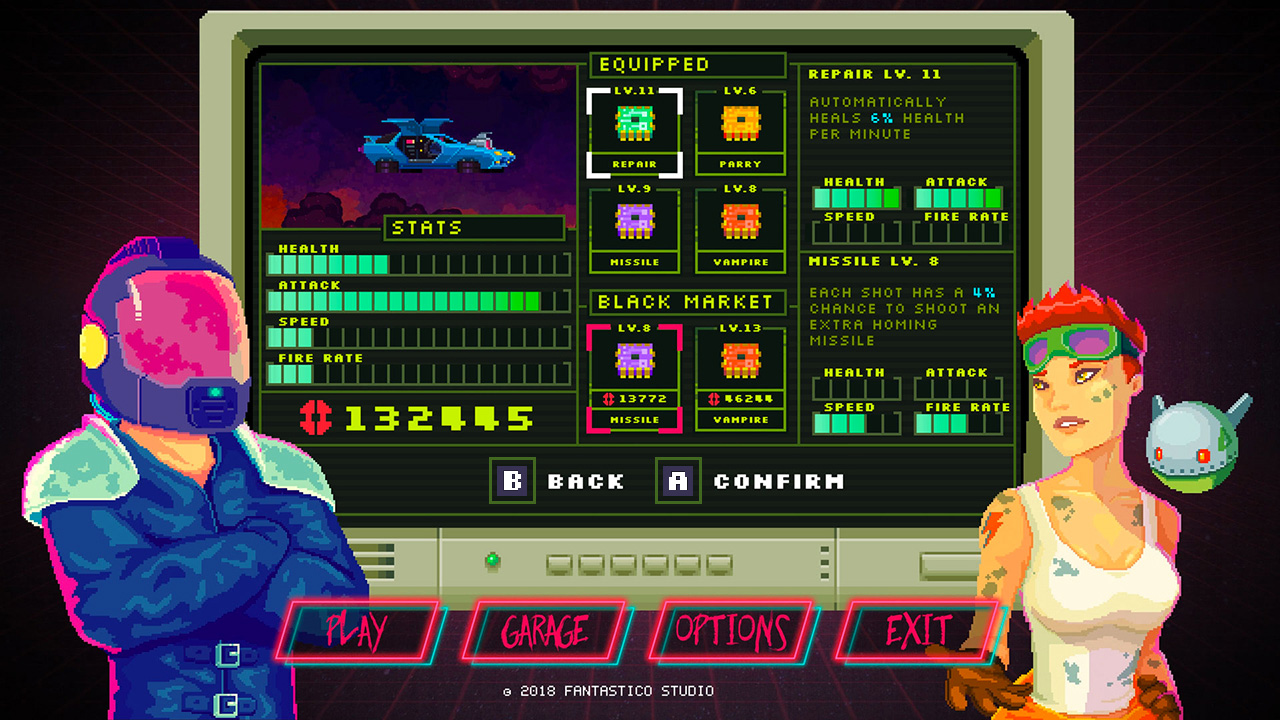The image size is (1280, 720).
Task: Select the equipped Vampire LV.8 chip
Action: [x=740, y=221]
